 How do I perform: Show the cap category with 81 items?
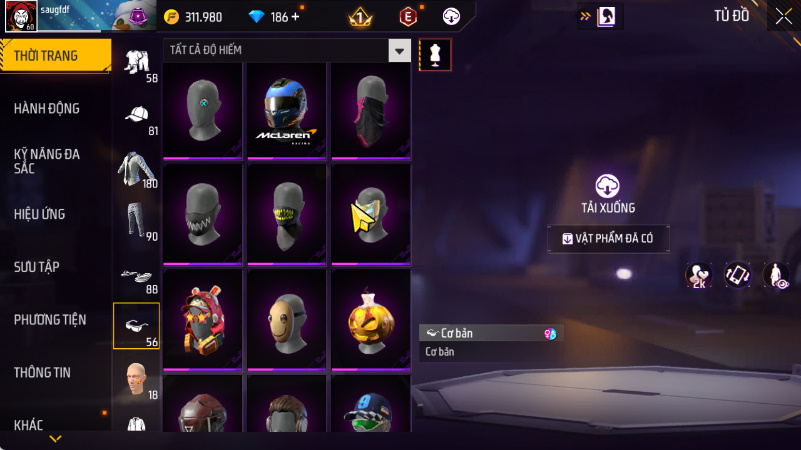pyautogui.click(x=137, y=117)
